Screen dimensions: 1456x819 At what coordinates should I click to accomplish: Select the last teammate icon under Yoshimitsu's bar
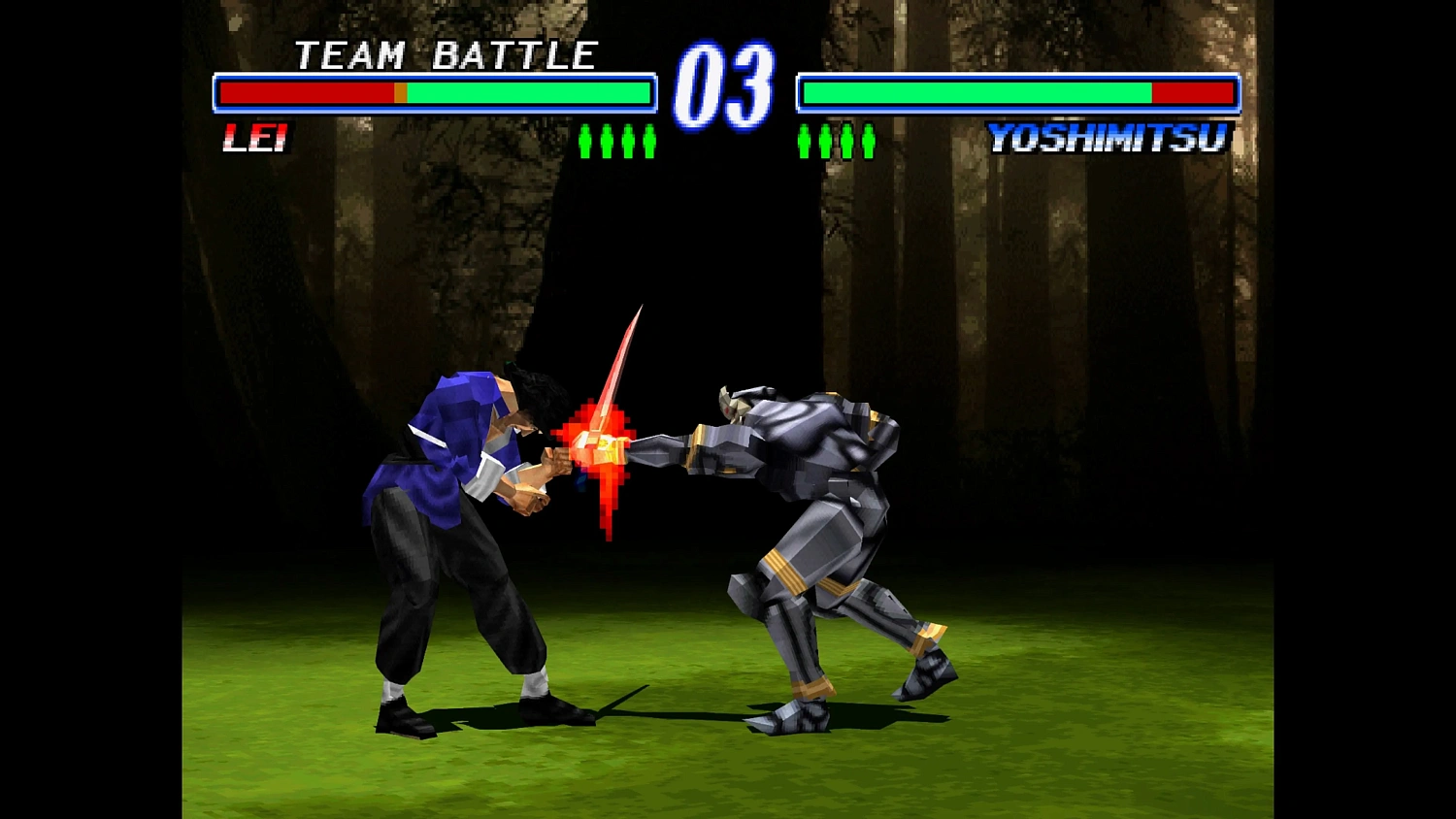pyautogui.click(x=868, y=143)
